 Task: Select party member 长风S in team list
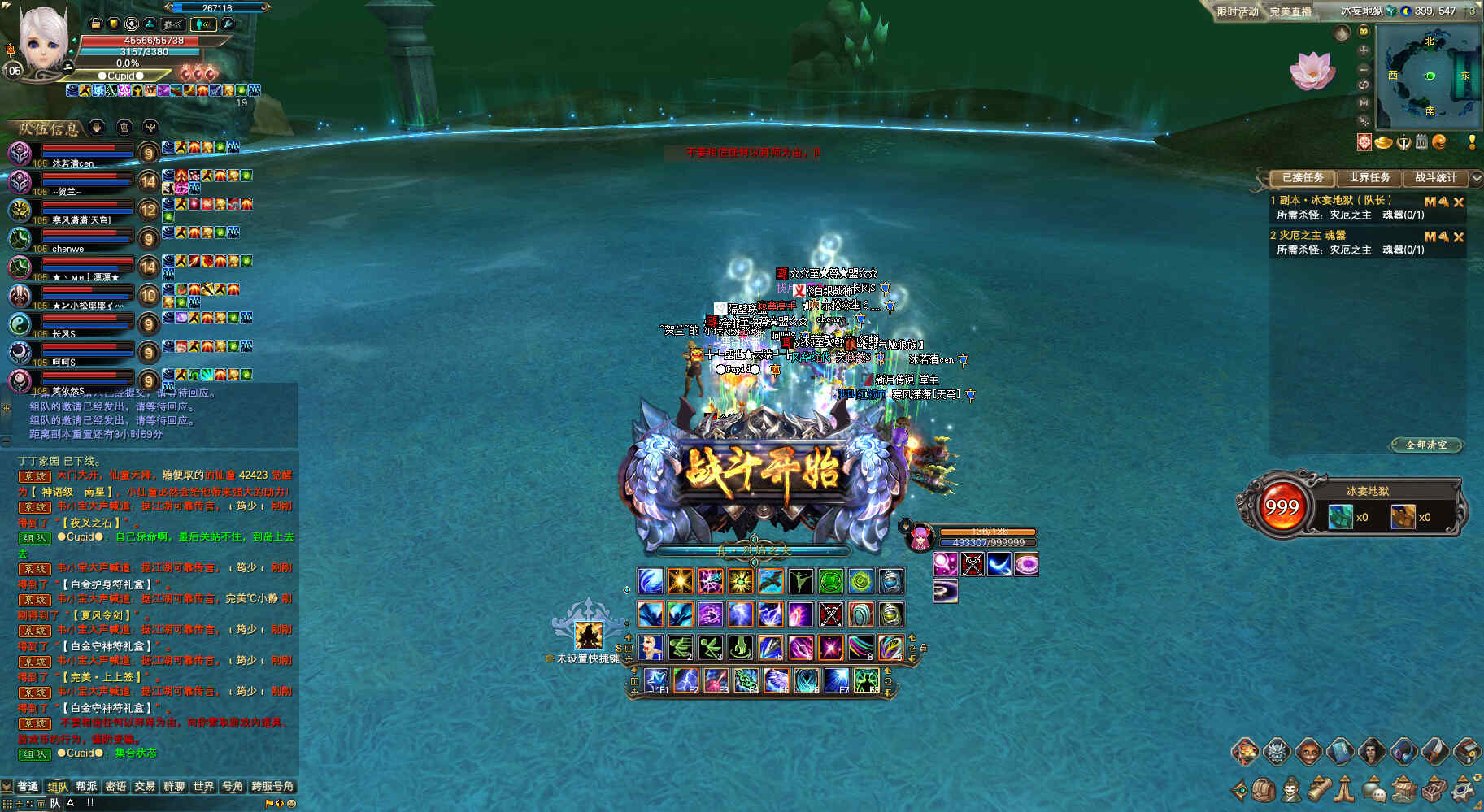point(63,333)
